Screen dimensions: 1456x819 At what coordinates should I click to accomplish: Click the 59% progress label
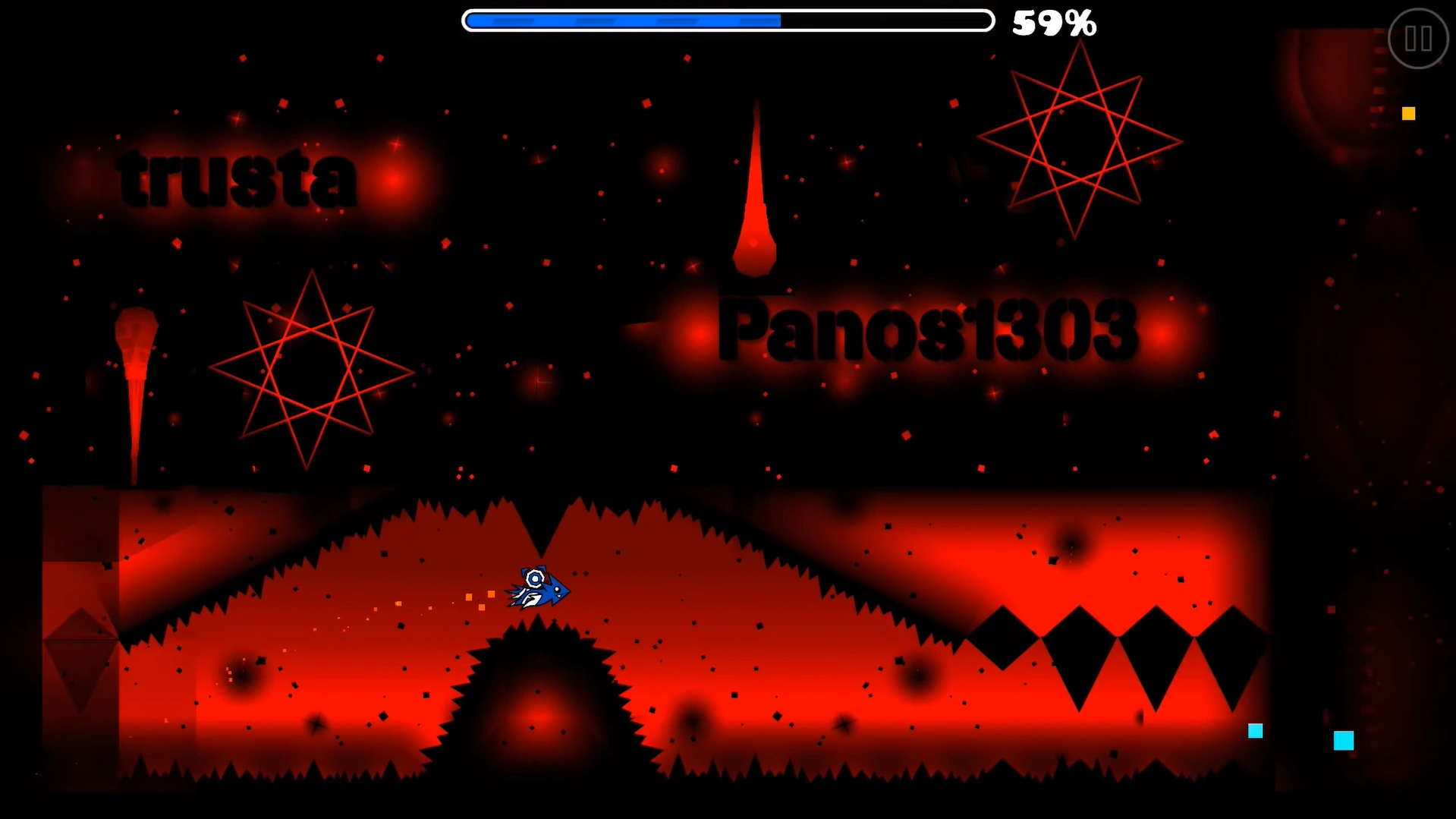[1054, 23]
